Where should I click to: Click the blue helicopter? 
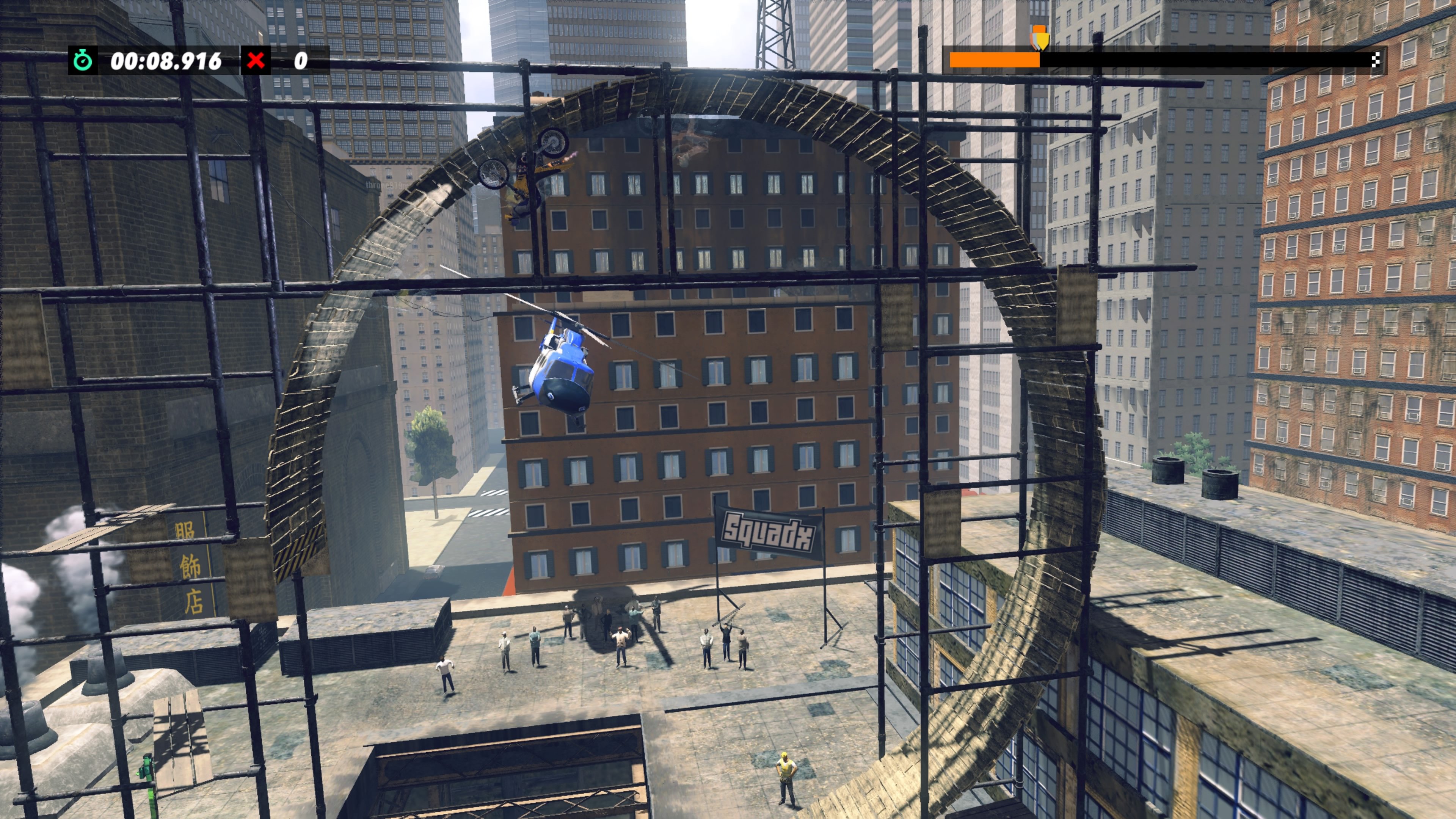[x=562, y=367]
